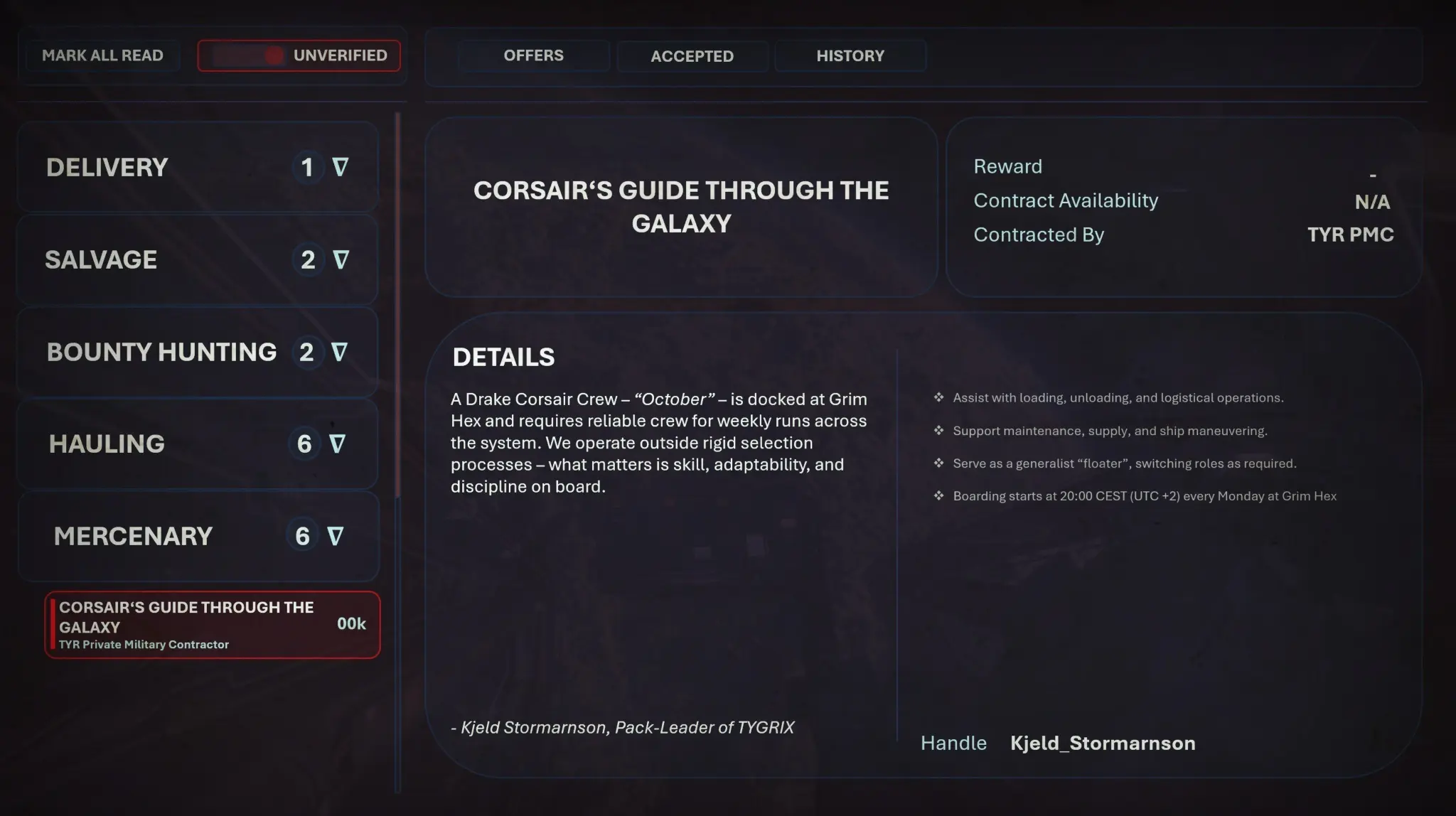
Task: Expand the Delivery contract category
Action: pyautogui.click(x=197, y=168)
